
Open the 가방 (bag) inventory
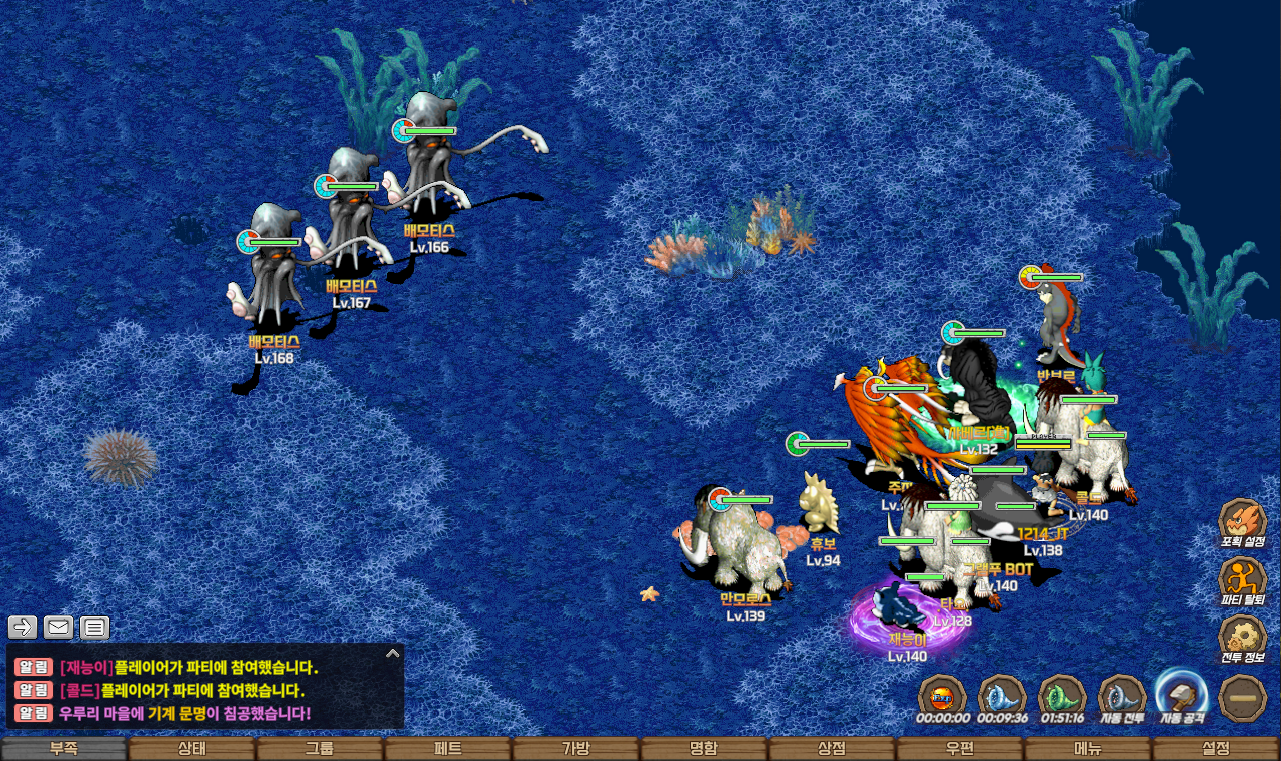tap(576, 749)
